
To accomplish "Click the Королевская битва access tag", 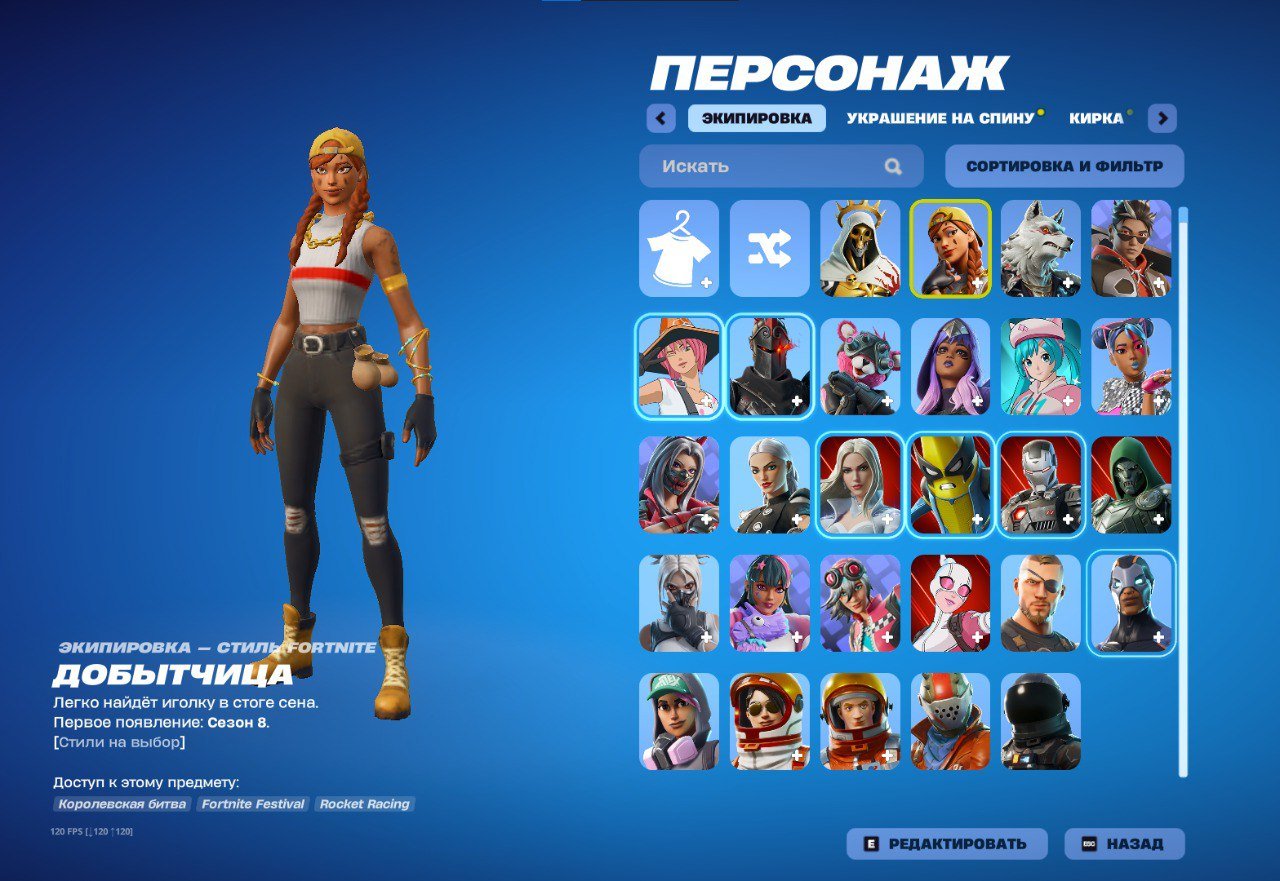I will (x=125, y=804).
